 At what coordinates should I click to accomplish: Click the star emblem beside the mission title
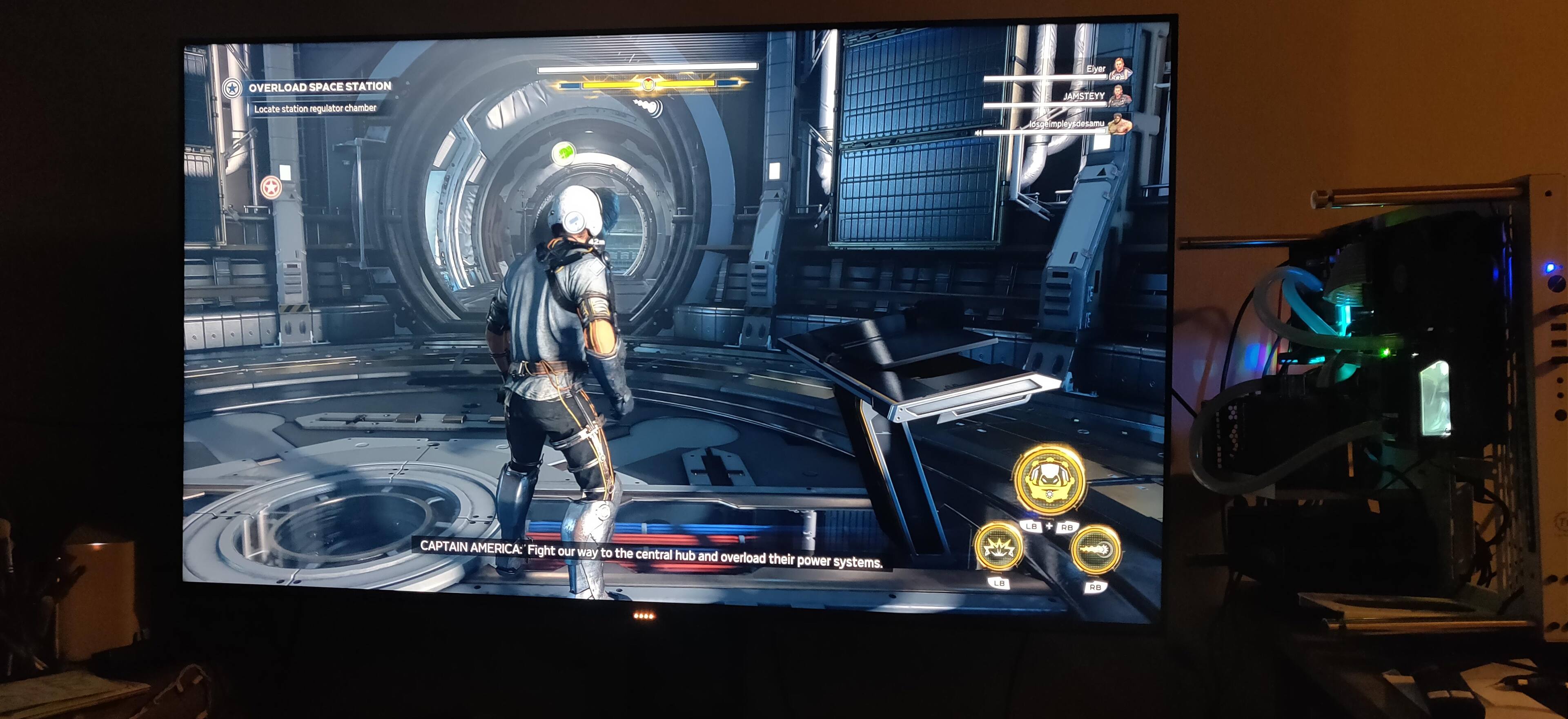(x=231, y=89)
